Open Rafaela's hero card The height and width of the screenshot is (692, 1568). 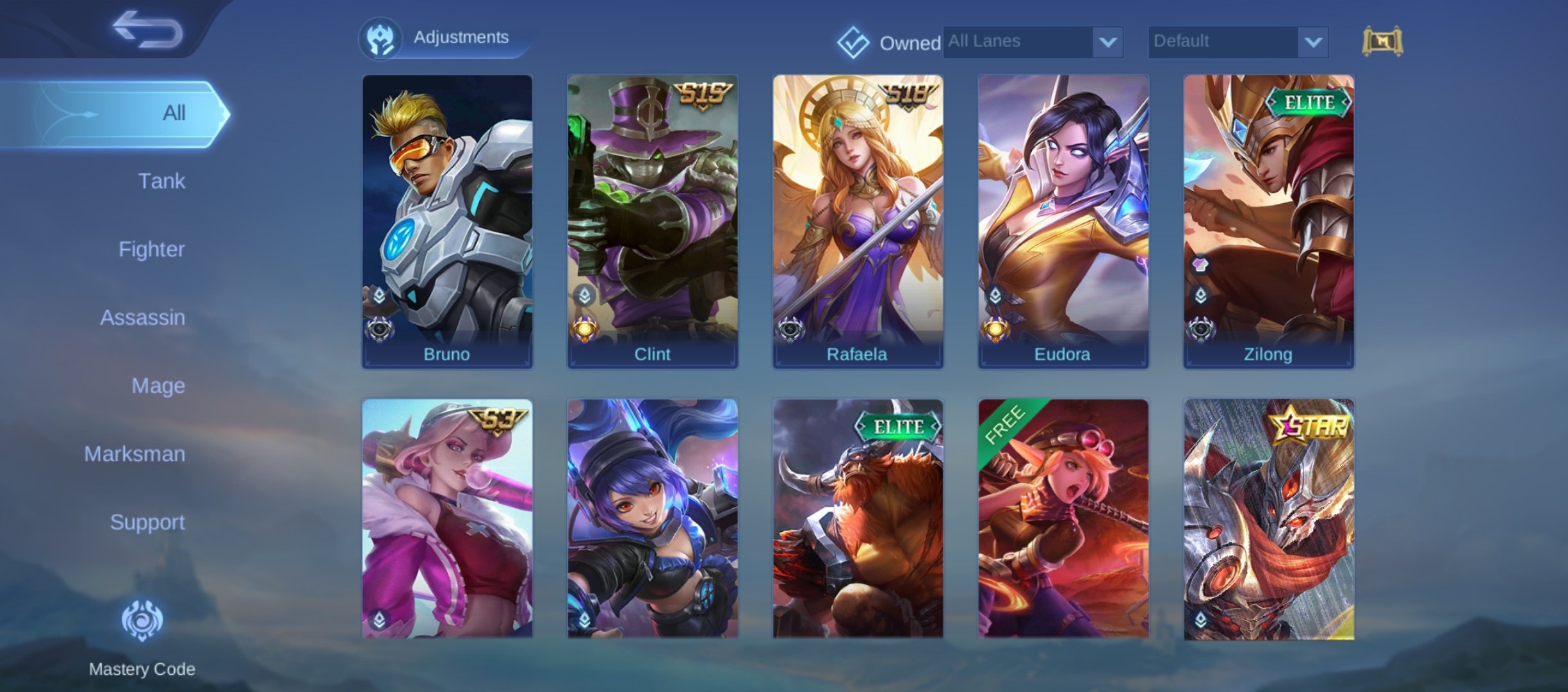click(x=858, y=221)
